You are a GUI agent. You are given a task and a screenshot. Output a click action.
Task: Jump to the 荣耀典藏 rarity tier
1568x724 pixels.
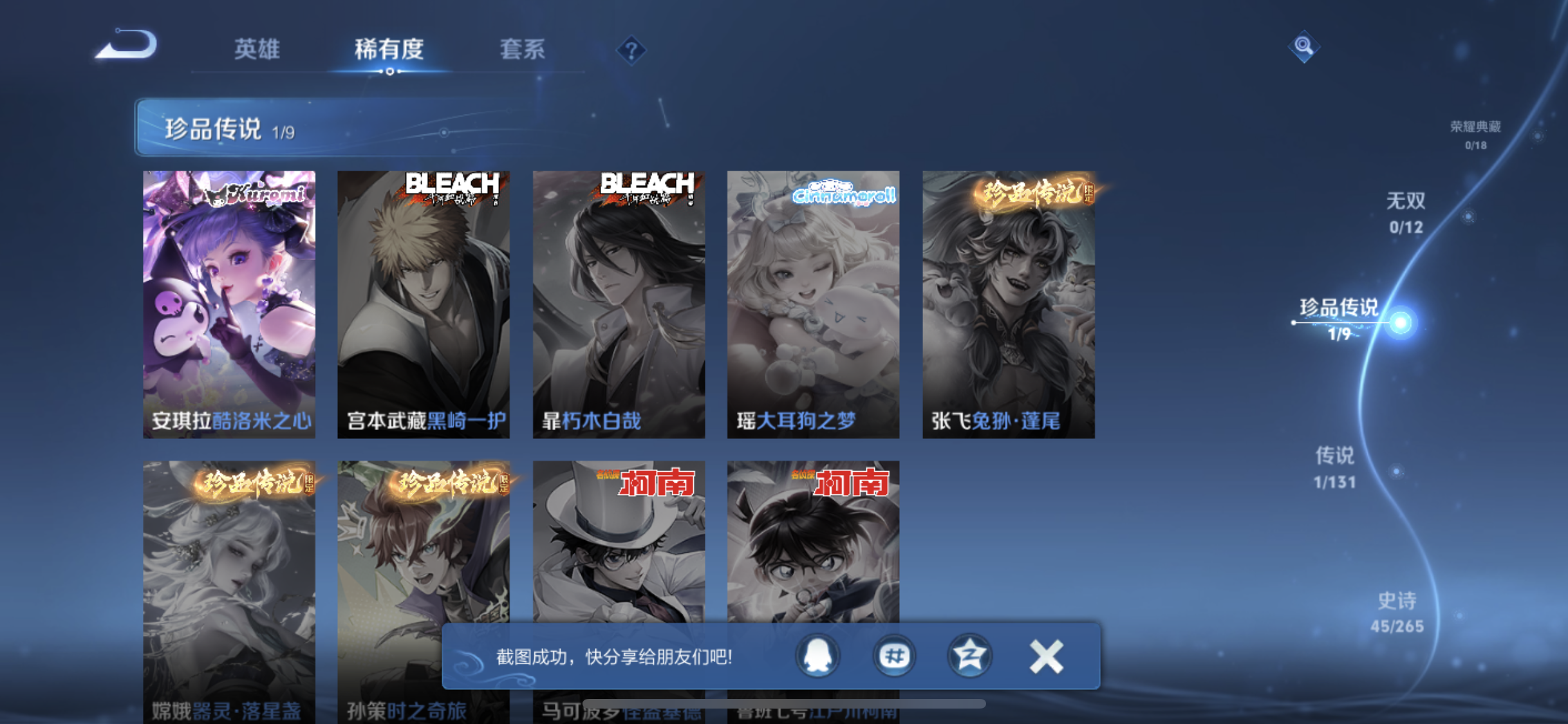pos(1475,134)
